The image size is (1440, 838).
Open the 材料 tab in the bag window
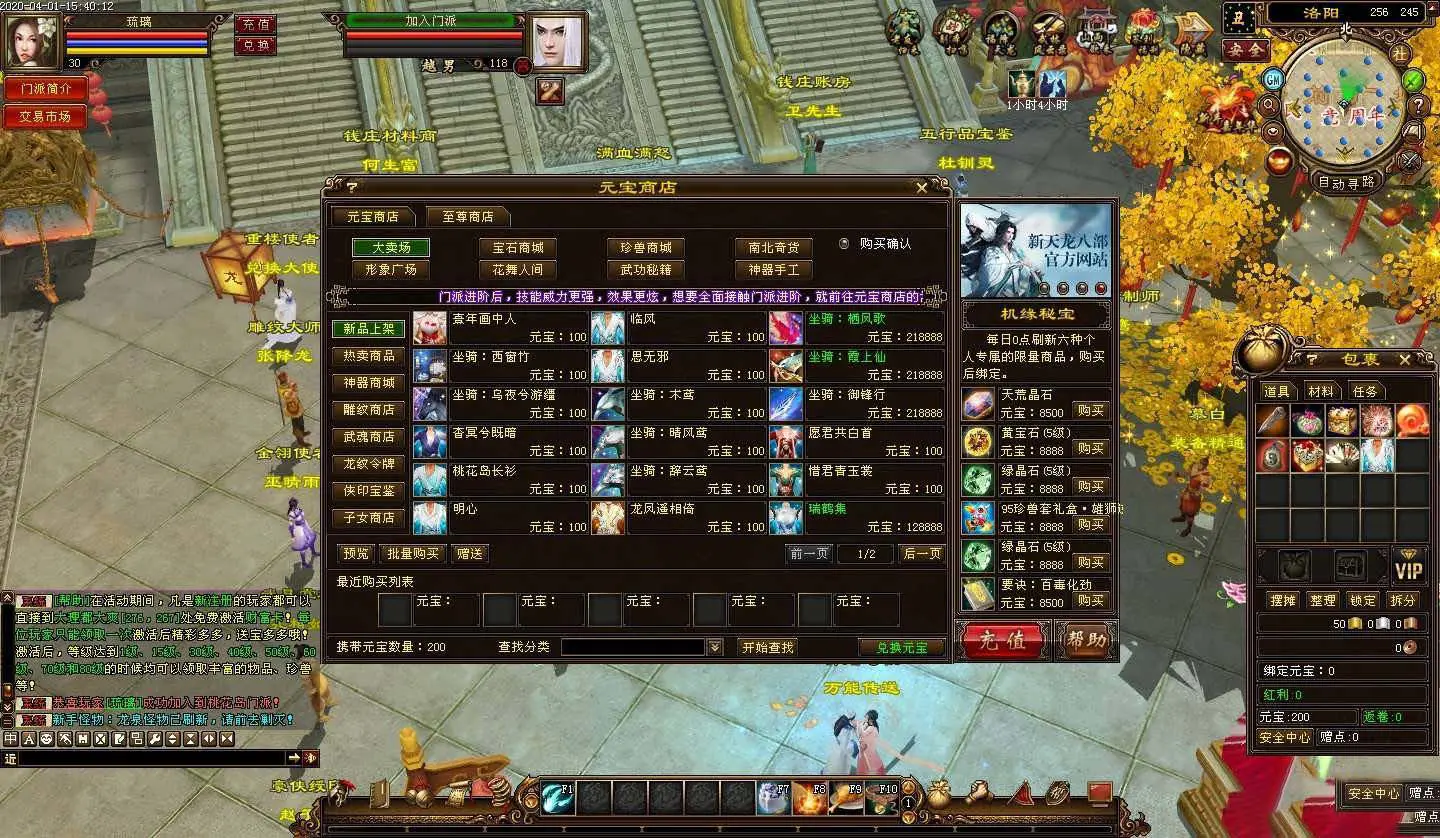pos(1320,391)
